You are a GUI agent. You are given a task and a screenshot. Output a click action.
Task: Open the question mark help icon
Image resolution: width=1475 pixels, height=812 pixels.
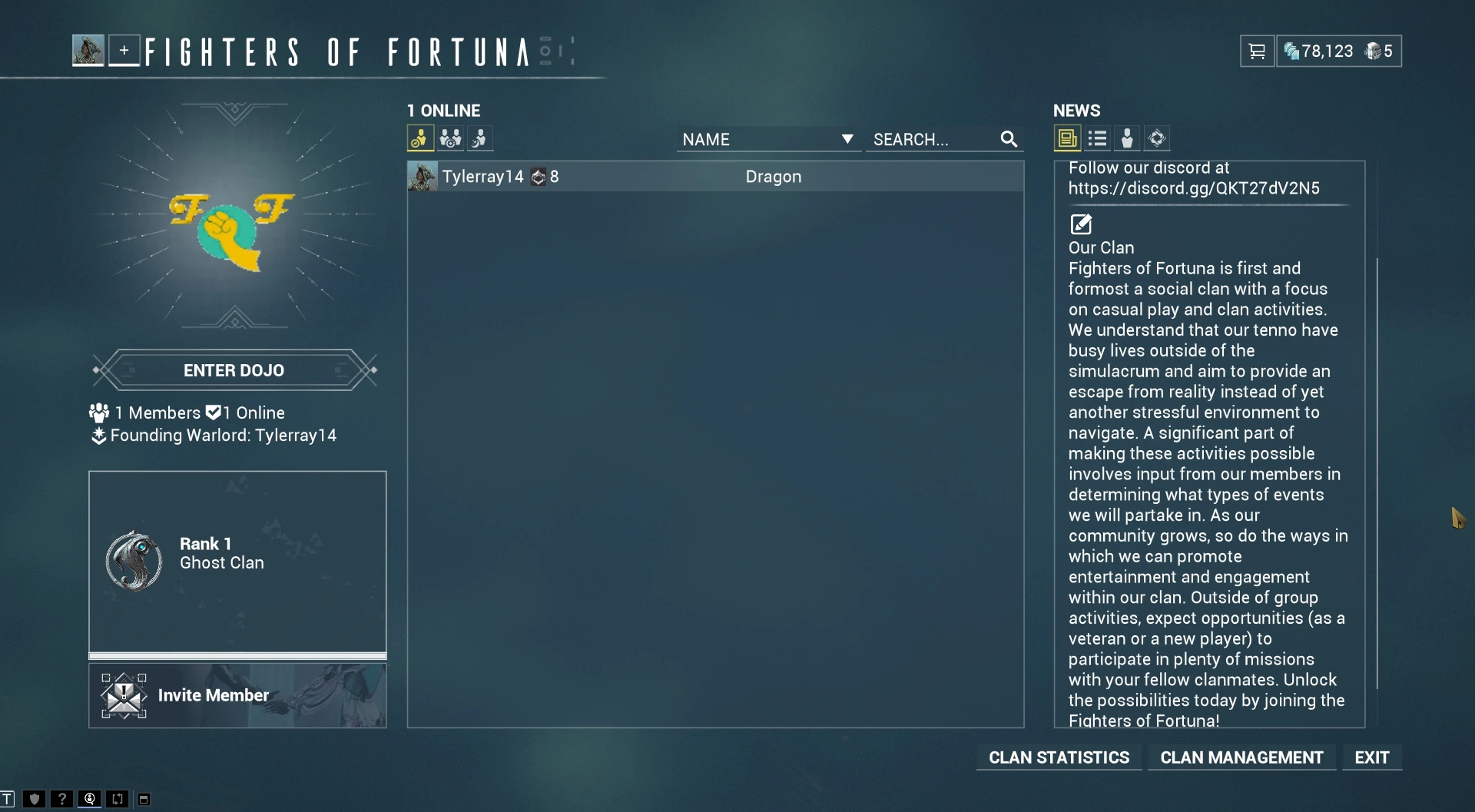(x=61, y=799)
